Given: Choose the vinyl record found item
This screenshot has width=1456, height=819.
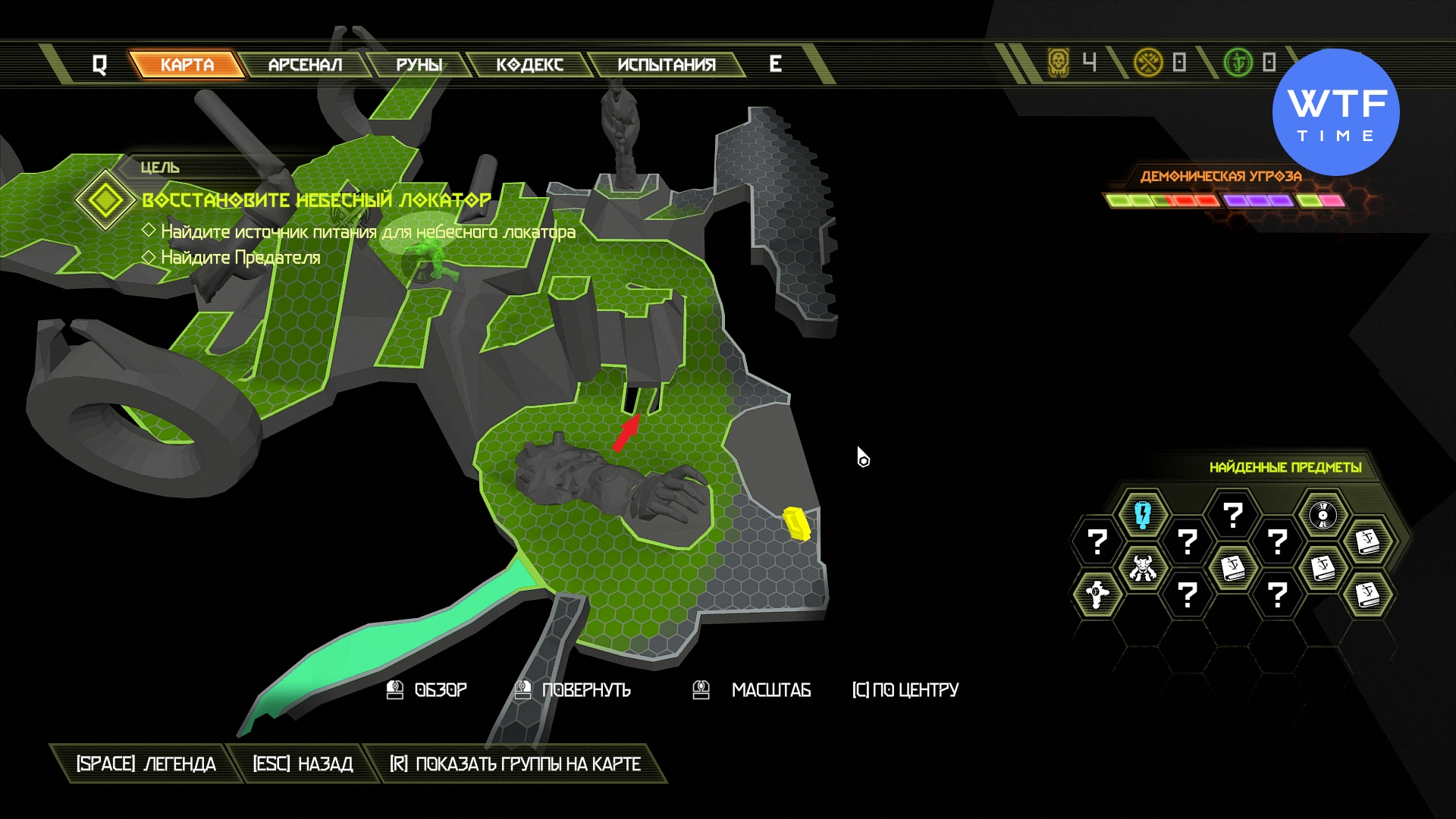Looking at the screenshot, I should click(1323, 515).
